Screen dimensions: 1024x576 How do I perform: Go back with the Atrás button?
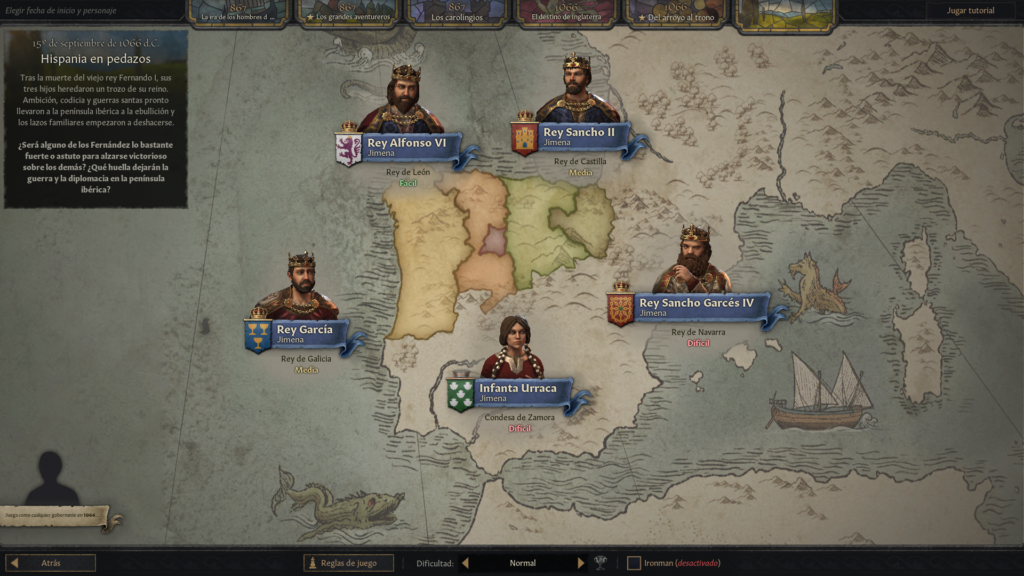[x=51, y=563]
